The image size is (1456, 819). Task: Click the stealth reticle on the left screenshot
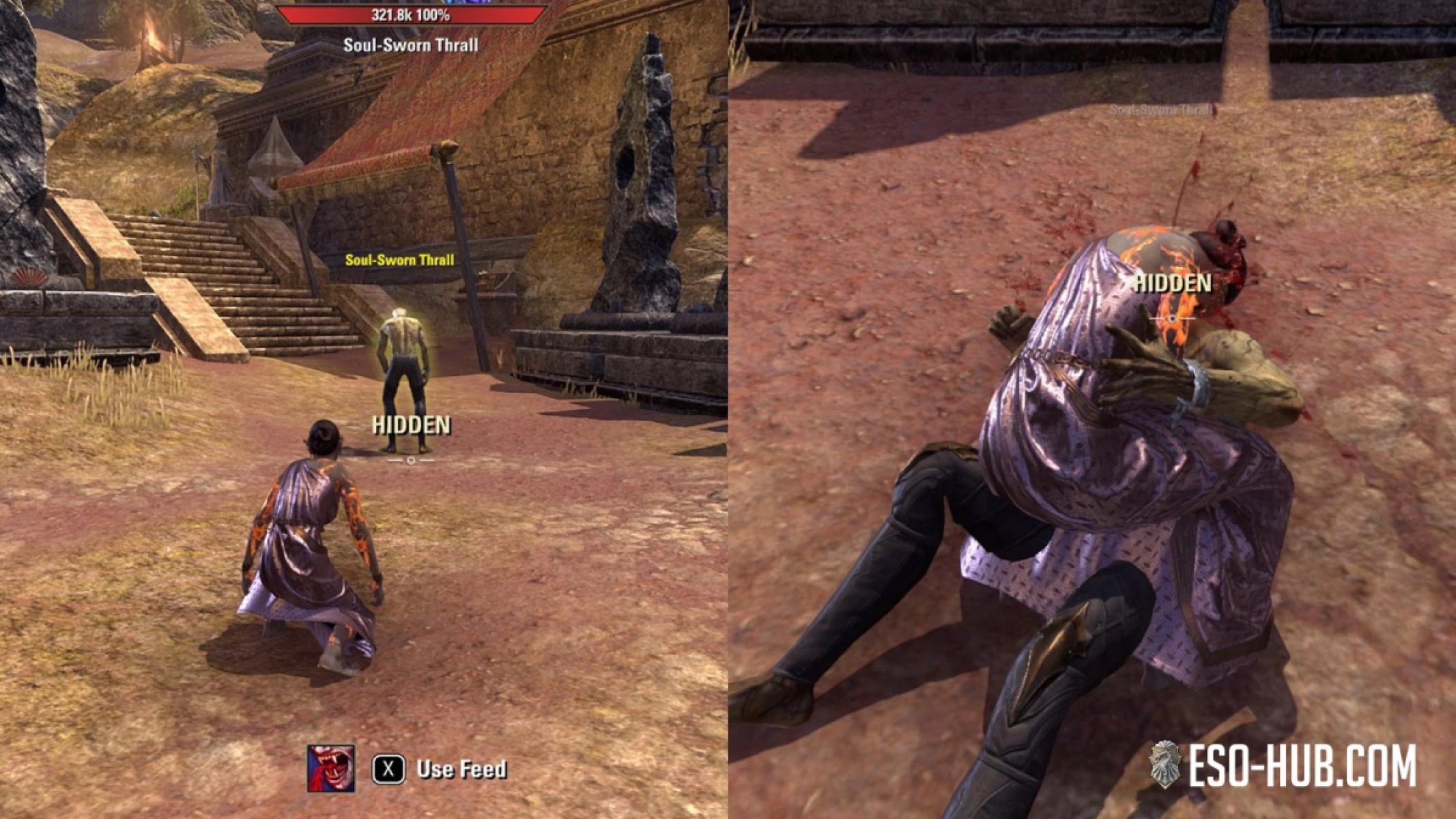click(410, 461)
